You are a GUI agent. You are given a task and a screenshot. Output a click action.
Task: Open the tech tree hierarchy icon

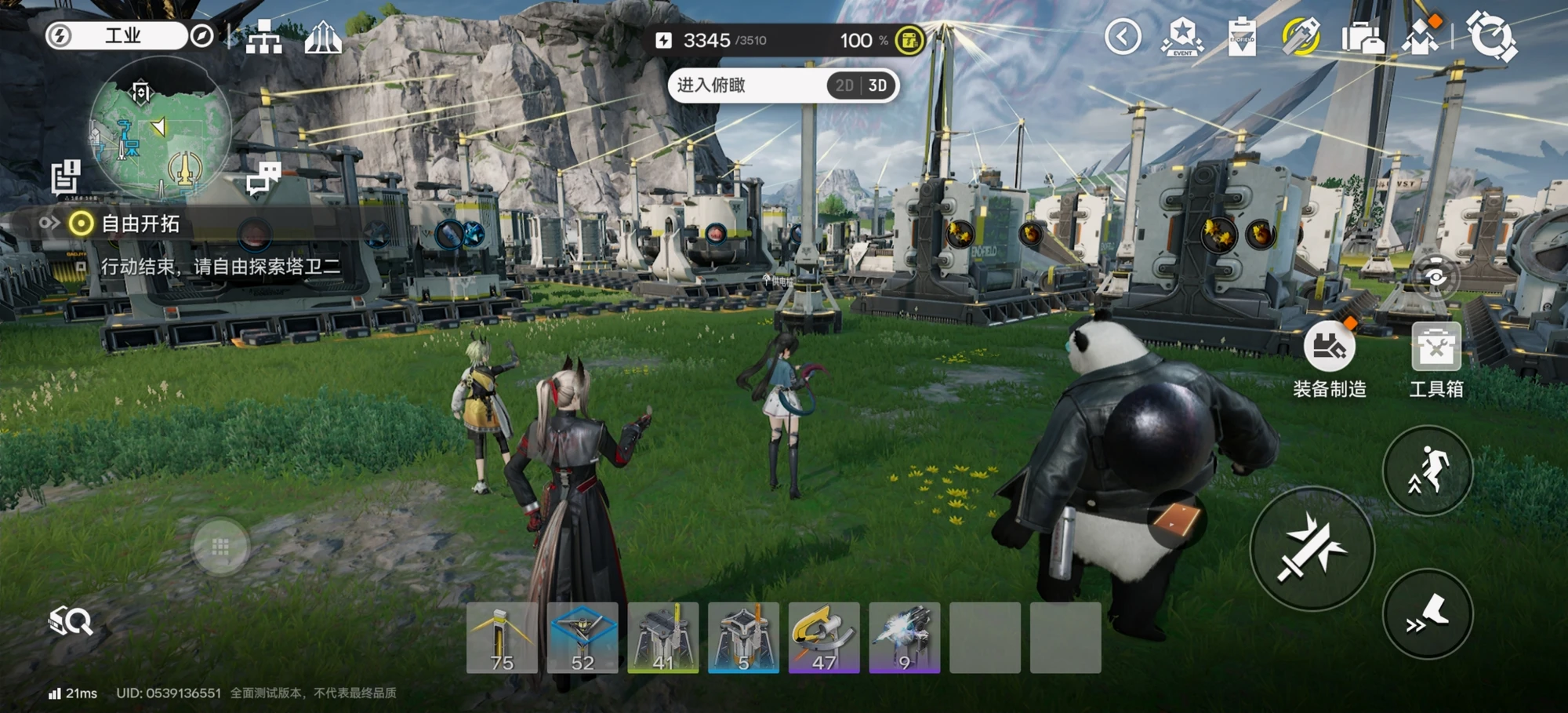[263, 37]
